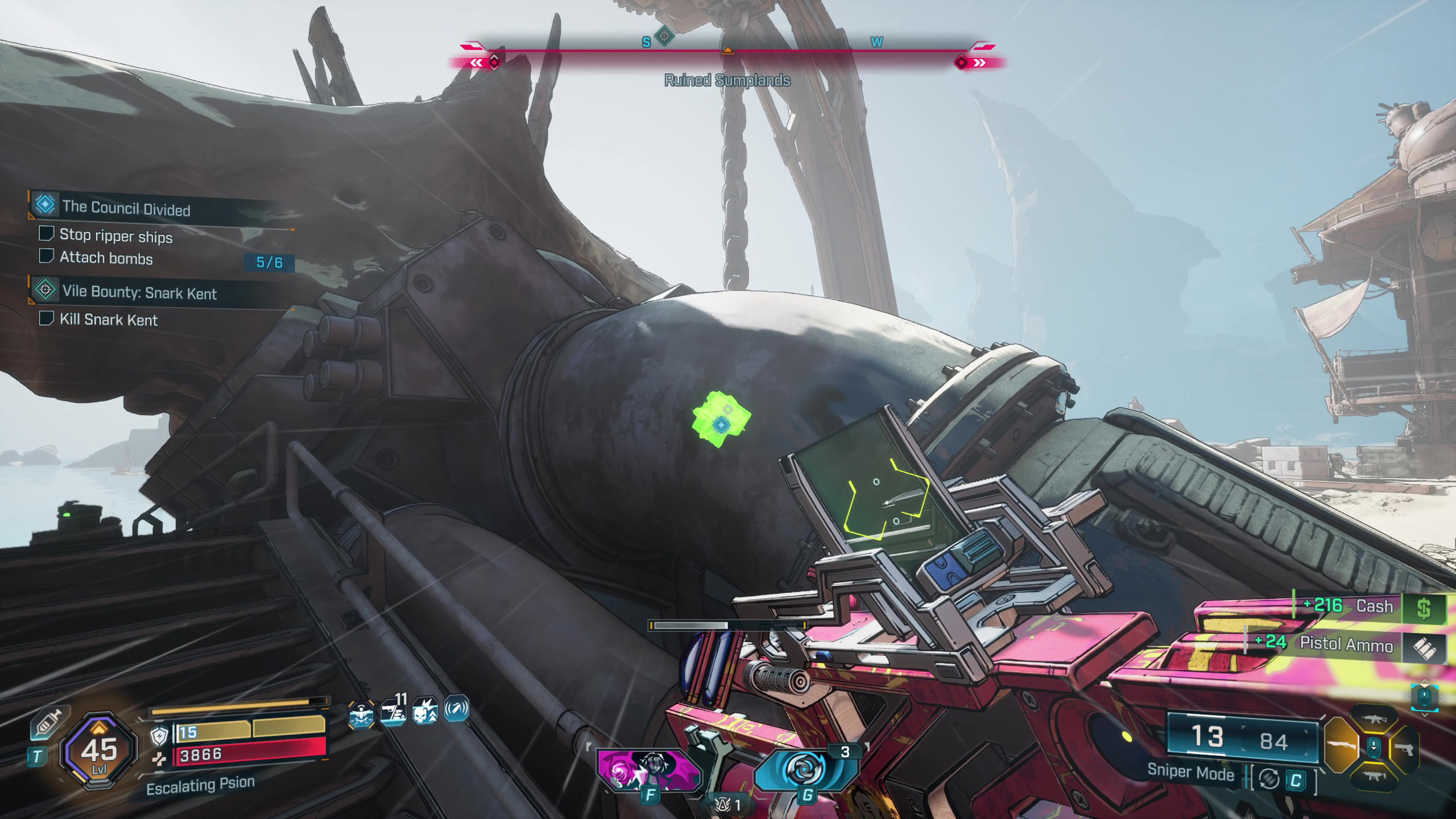The height and width of the screenshot is (819, 1456).
Task: Choose the bottom submachine gun weapon slot
Action: [x=1374, y=776]
